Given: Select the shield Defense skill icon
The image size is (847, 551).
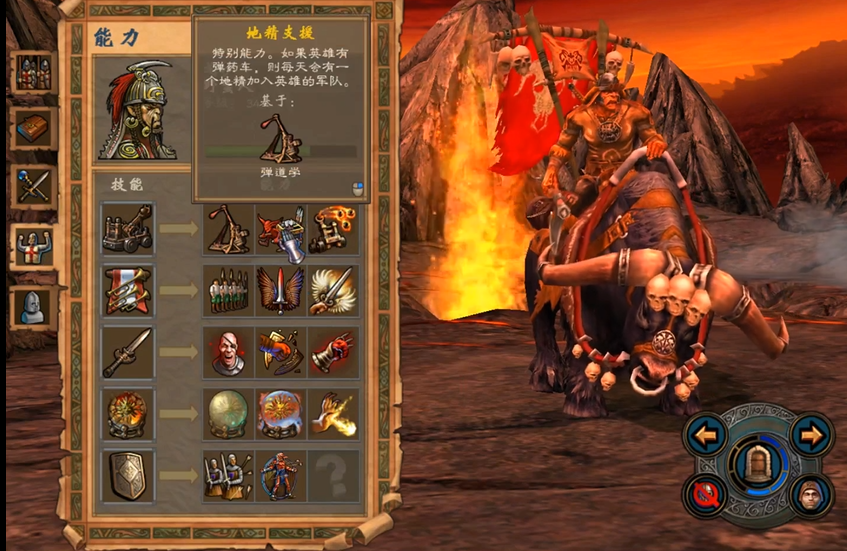Looking at the screenshot, I should pos(128,475).
